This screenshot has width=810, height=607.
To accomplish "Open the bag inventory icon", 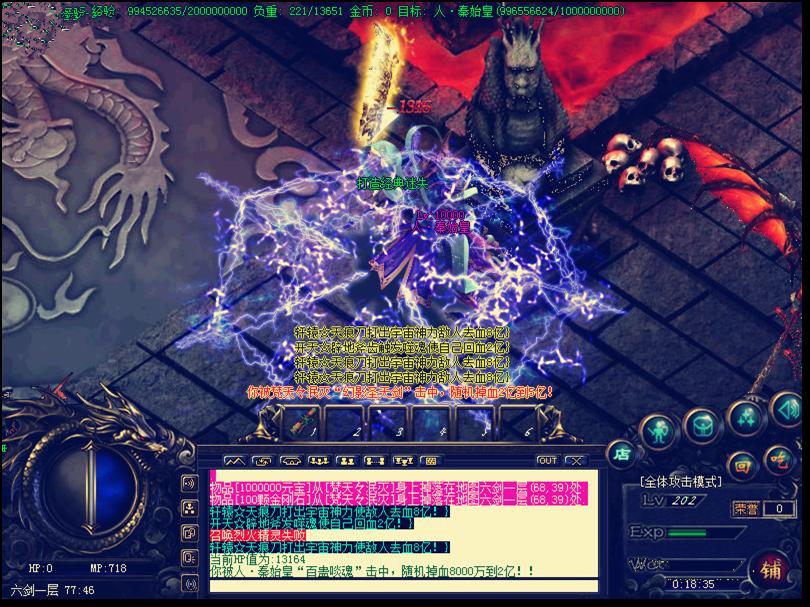I will 702,425.
